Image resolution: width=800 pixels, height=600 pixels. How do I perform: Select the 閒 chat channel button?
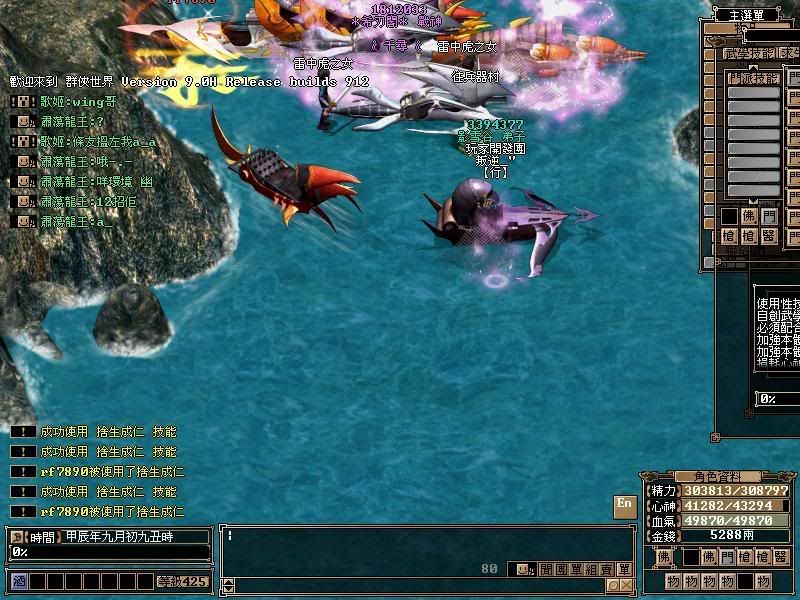(x=546, y=569)
